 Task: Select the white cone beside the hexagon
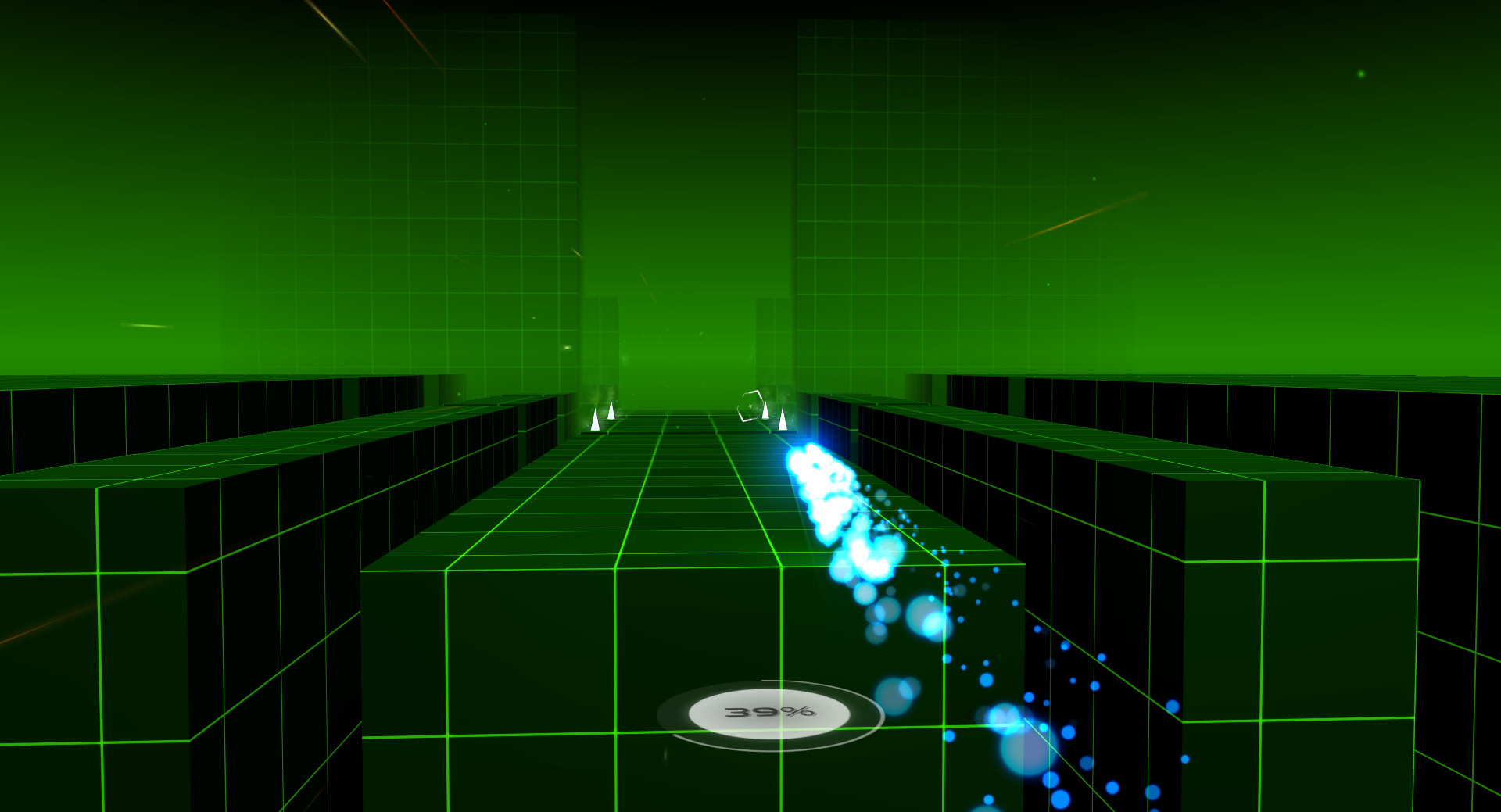765,410
